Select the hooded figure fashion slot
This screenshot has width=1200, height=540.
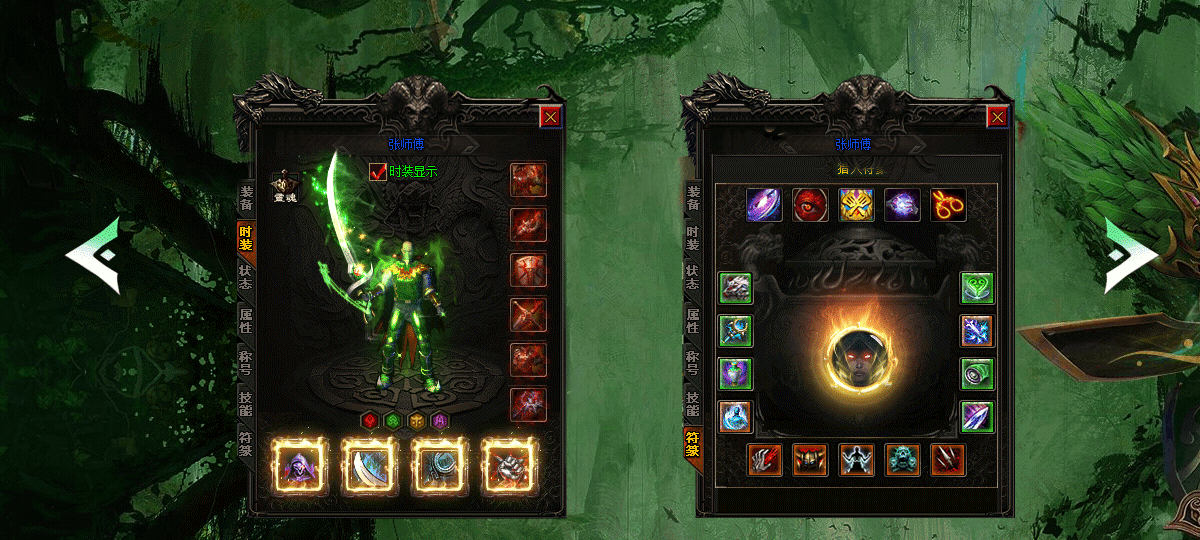coord(300,465)
